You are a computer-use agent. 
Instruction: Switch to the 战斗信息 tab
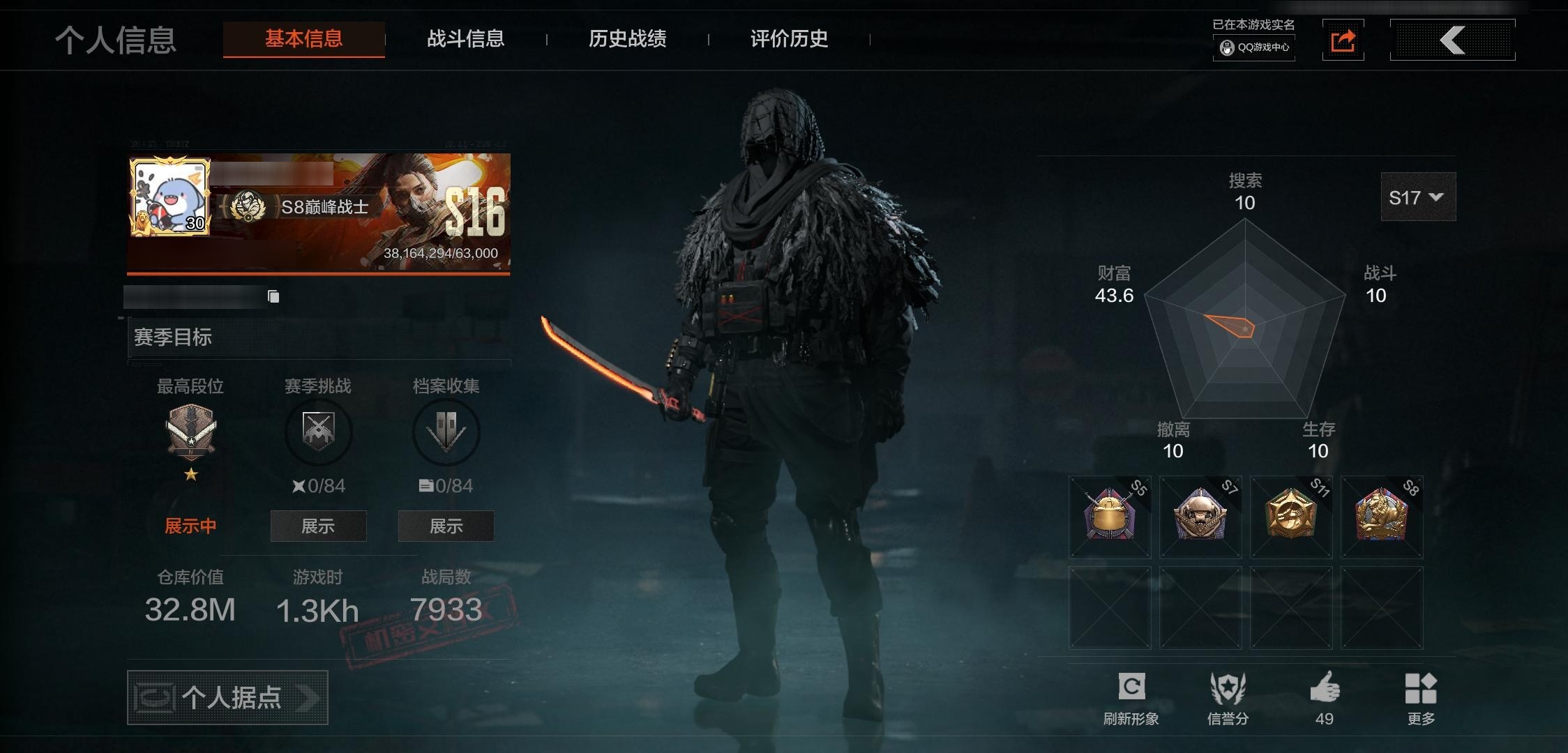click(x=465, y=40)
